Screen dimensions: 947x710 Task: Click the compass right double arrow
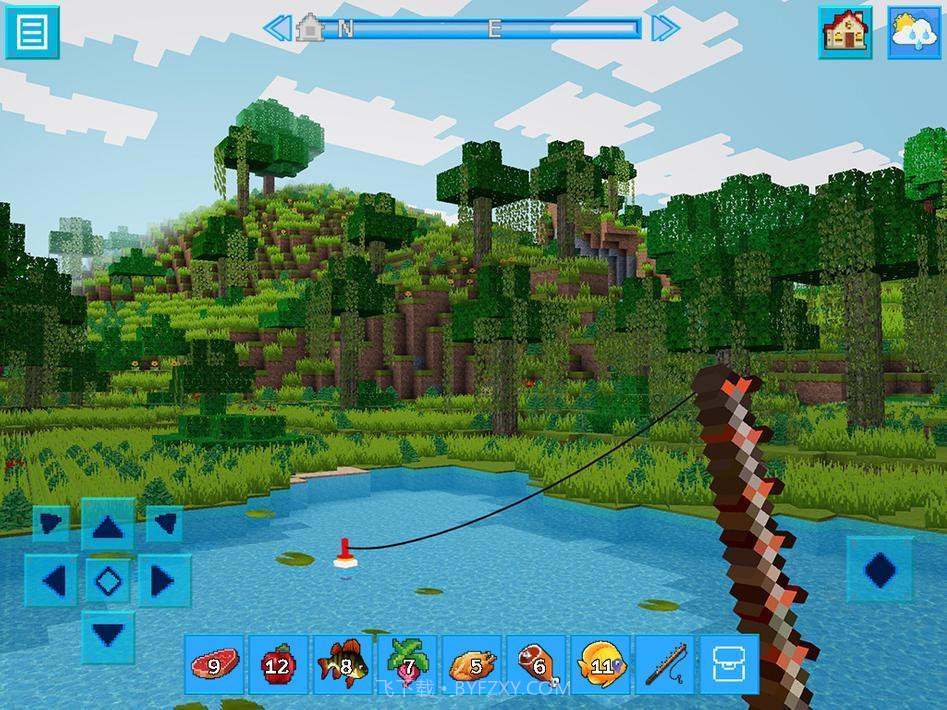click(x=665, y=28)
